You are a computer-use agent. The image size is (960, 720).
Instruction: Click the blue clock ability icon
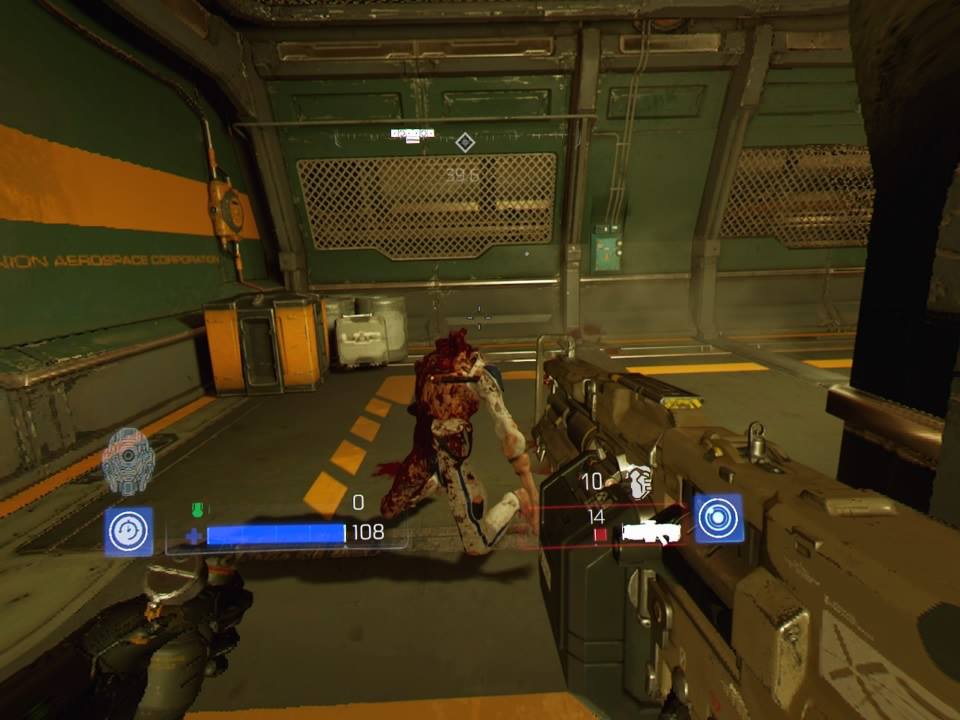[x=129, y=531]
